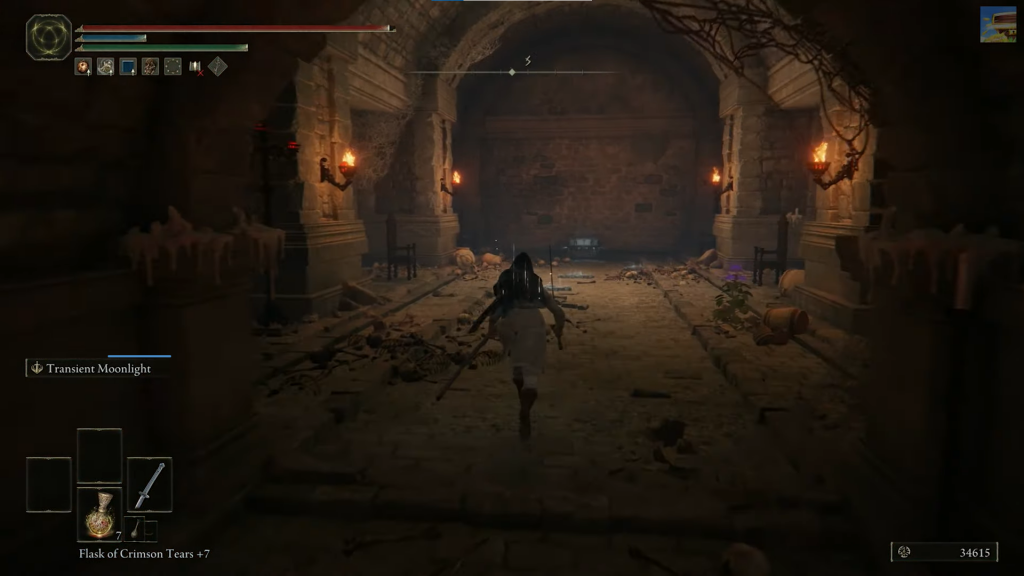Select the diamond-shaped status icon
Viewport: 1024px width, 576px height.
[x=217, y=67]
